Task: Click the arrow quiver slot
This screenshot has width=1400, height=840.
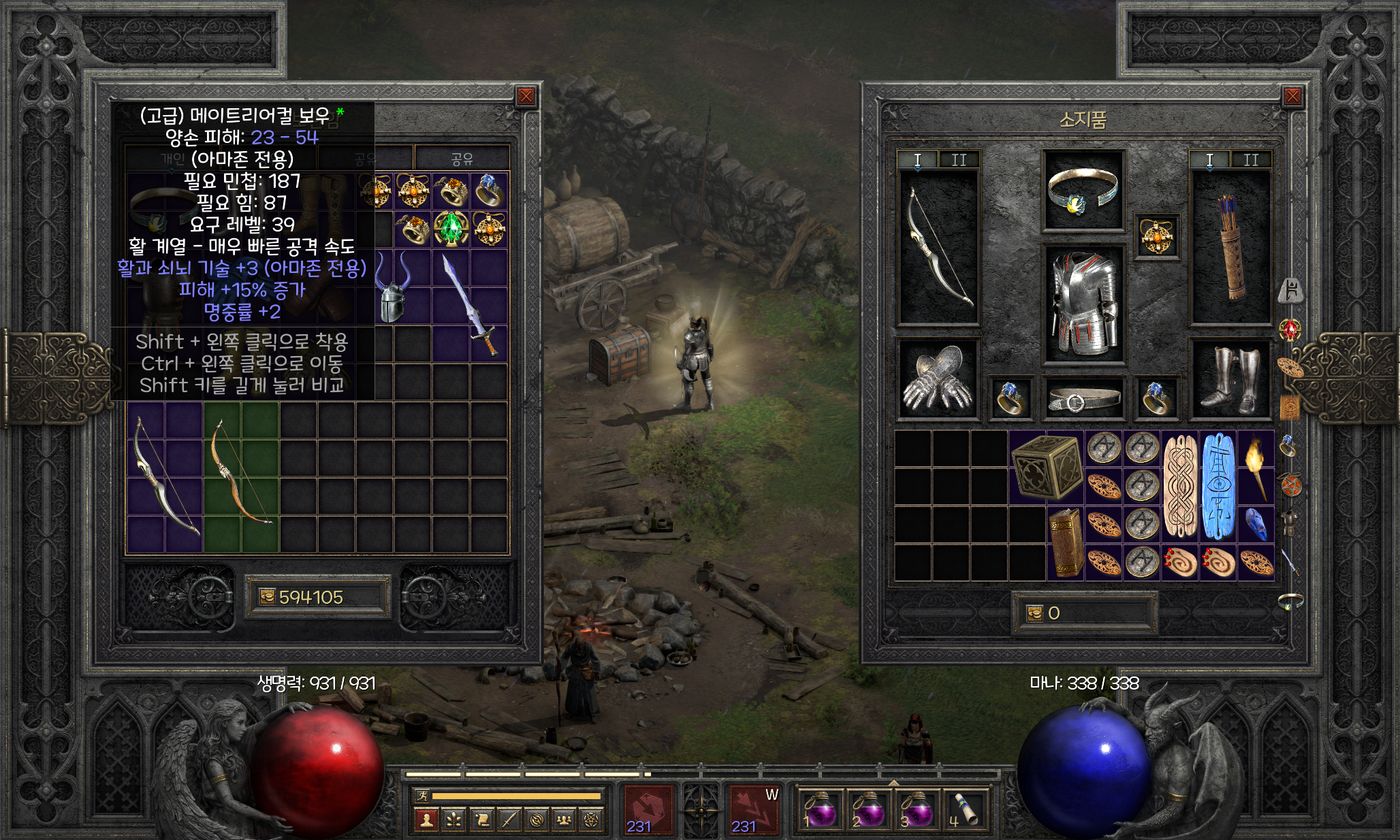Action: (x=1230, y=248)
